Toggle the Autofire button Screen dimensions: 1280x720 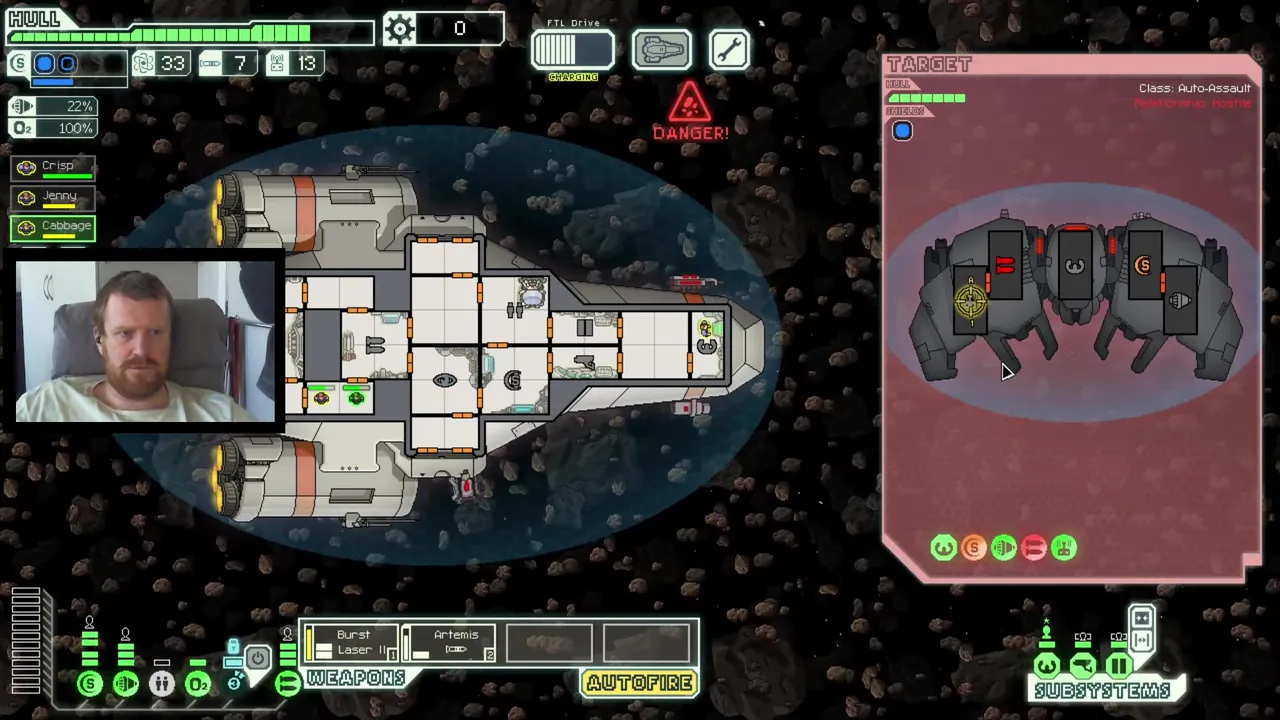(x=640, y=683)
